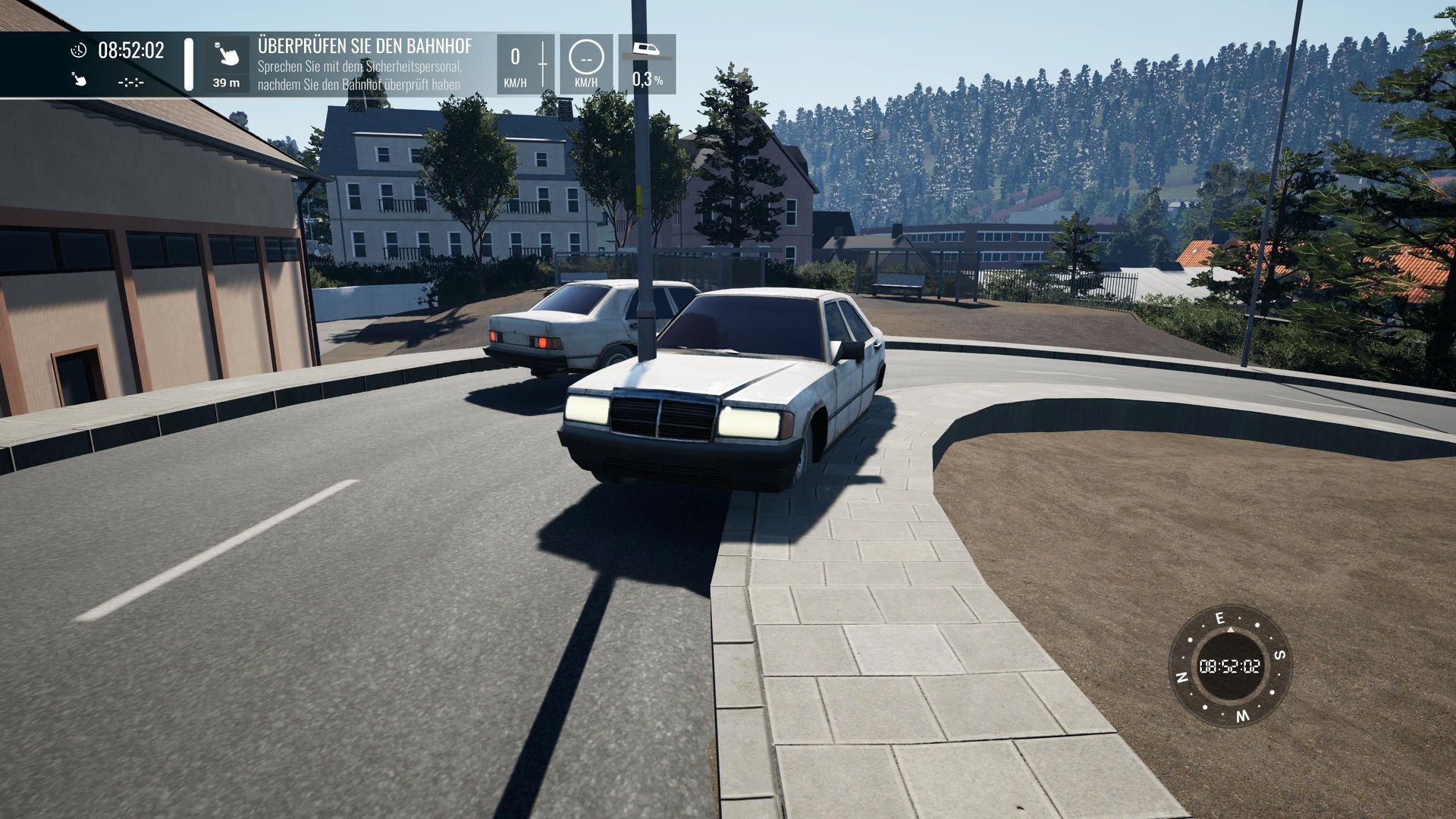The image size is (1456, 819).
Task: Click the compass dial with the digital clock
Action: [1229, 666]
